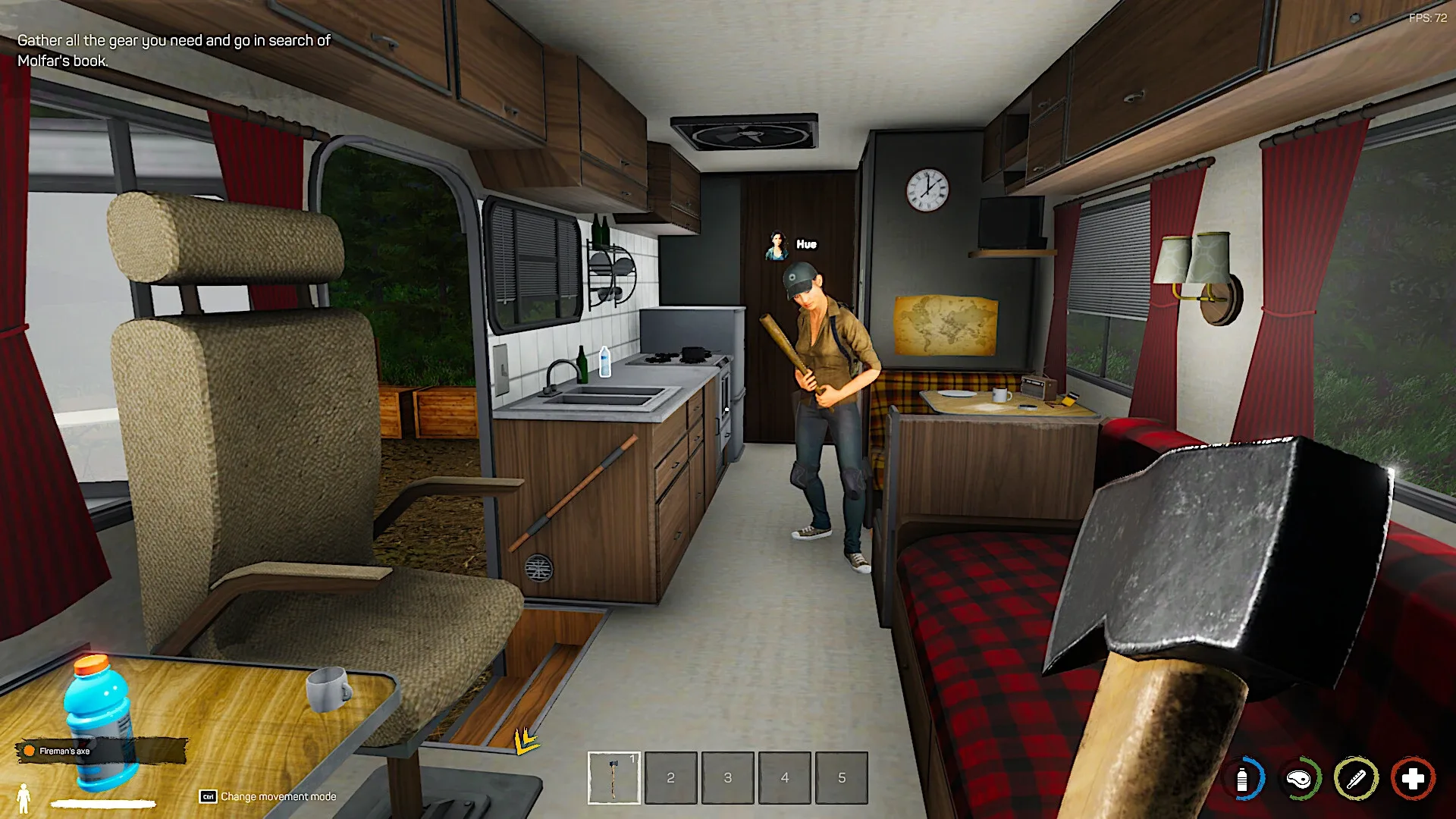The height and width of the screenshot is (819, 1456).
Task: Click the yellow thermometer temperature icon
Action: point(1356,779)
